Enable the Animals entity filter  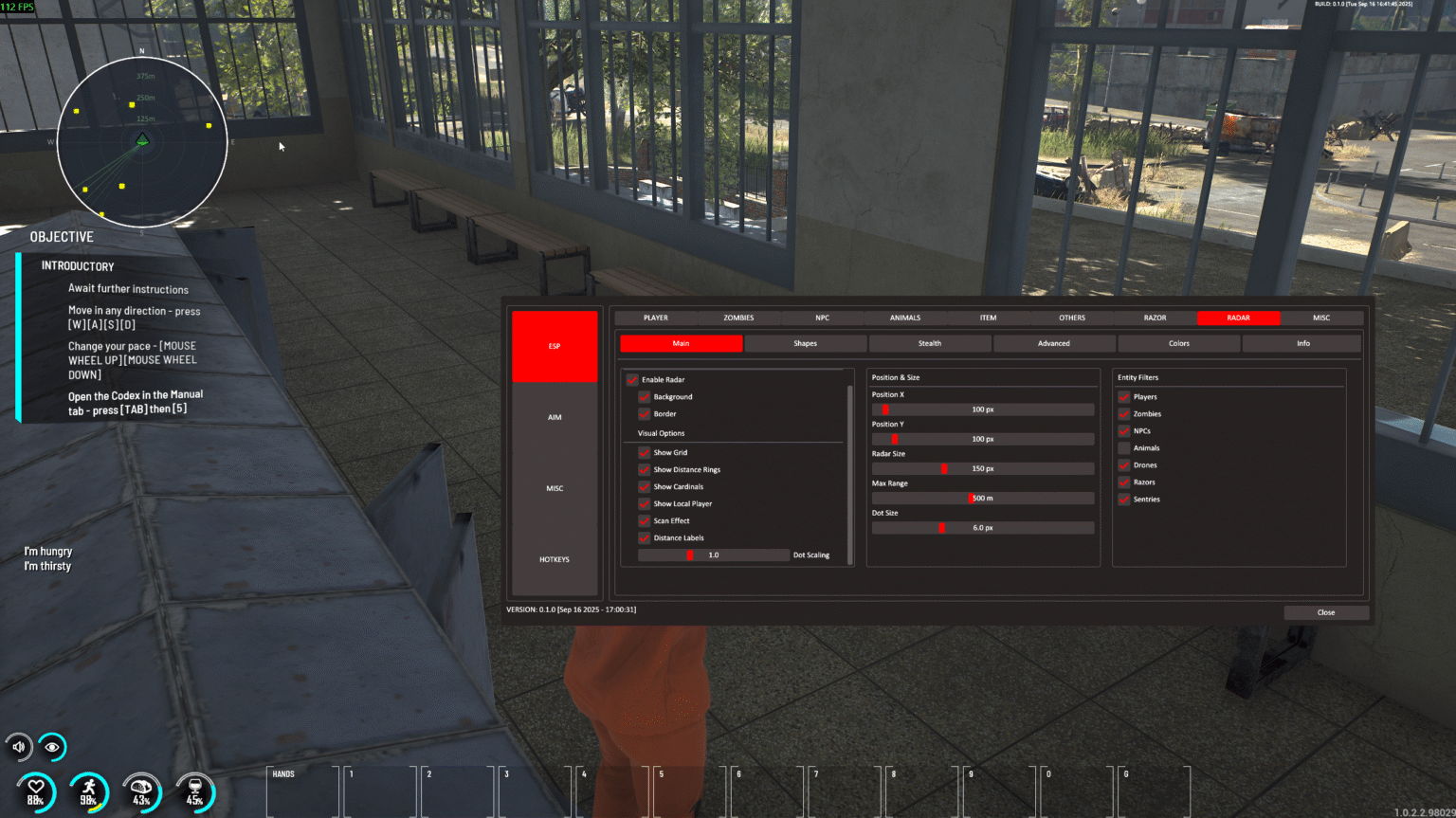[x=1124, y=447]
